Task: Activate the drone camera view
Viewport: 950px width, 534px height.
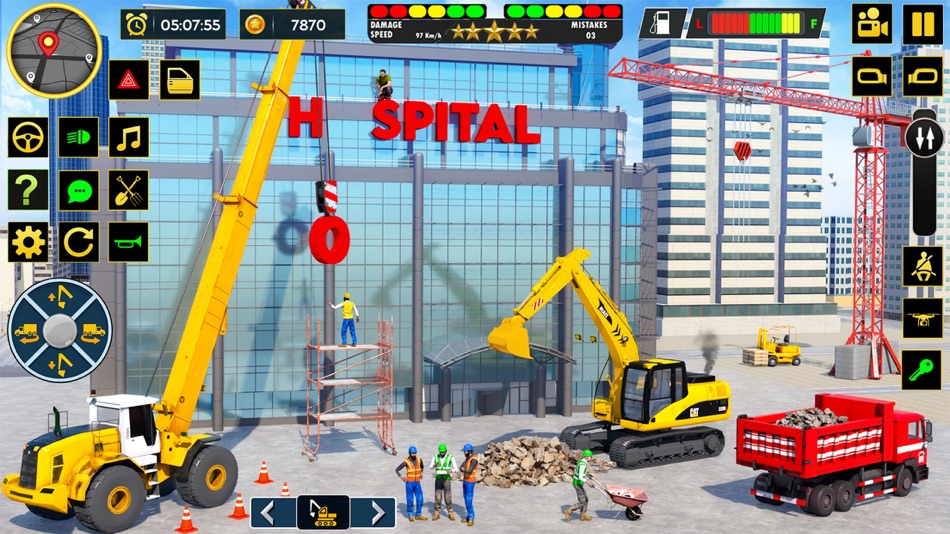Action: (922, 318)
